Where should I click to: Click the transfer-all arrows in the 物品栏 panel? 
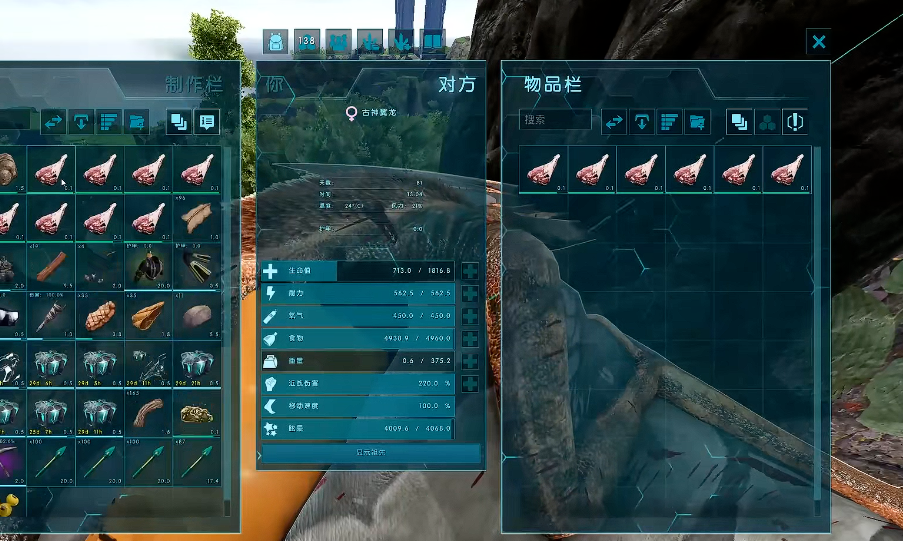613,121
